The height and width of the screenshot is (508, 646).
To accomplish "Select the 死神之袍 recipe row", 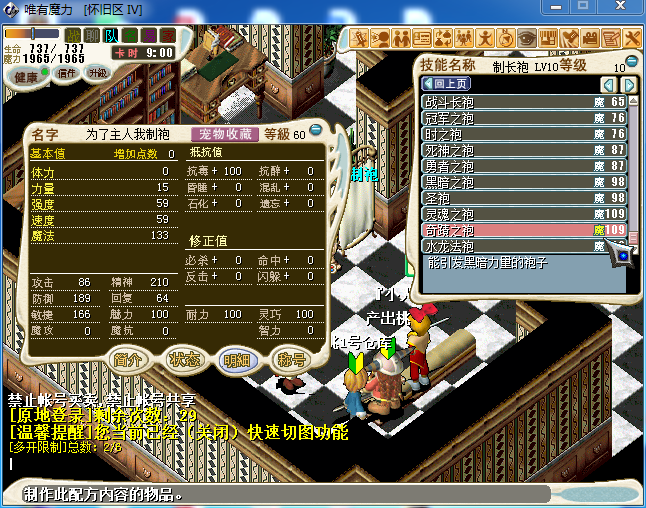I will [x=520, y=150].
